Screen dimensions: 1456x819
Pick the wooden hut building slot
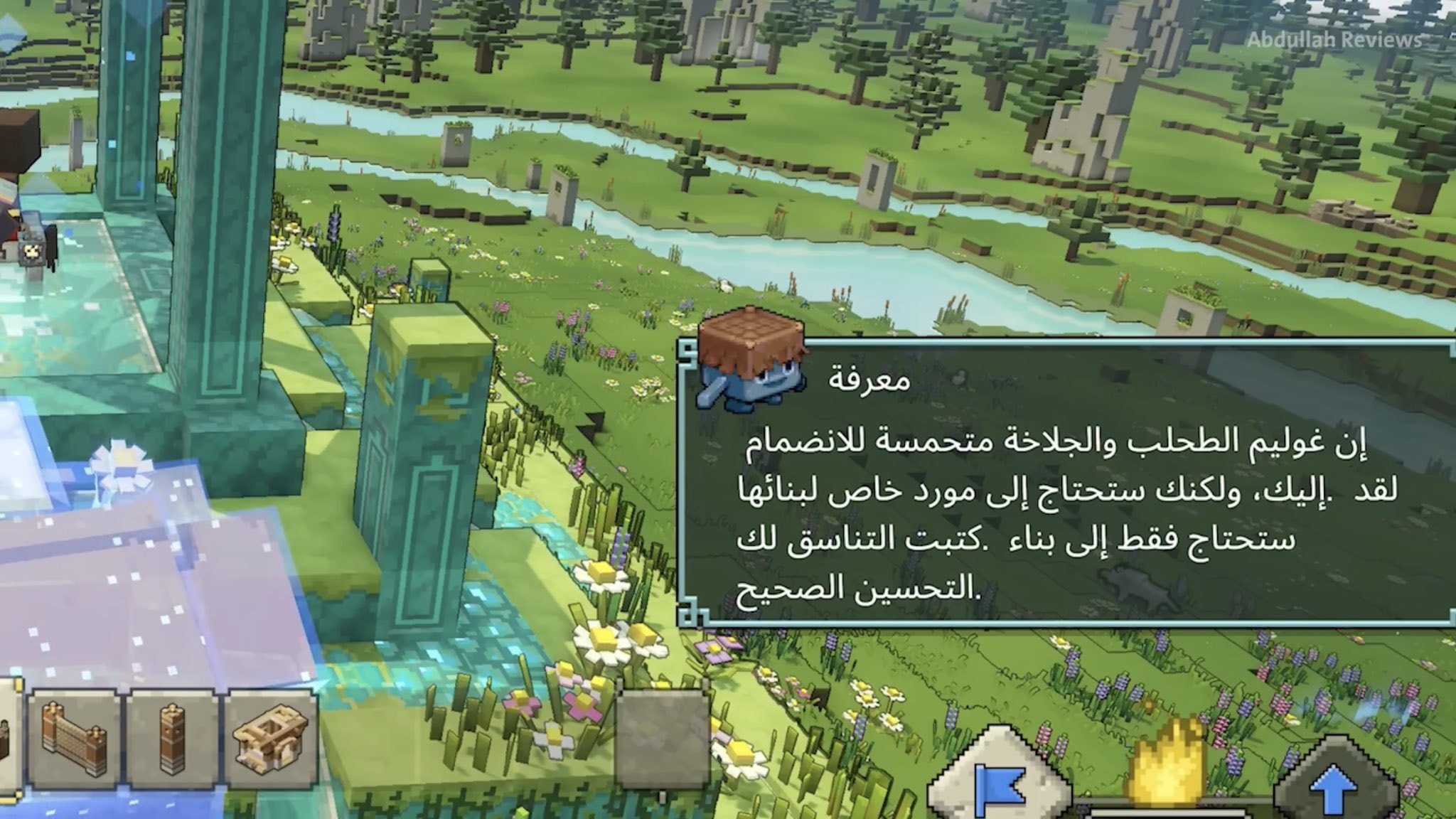pos(270,739)
